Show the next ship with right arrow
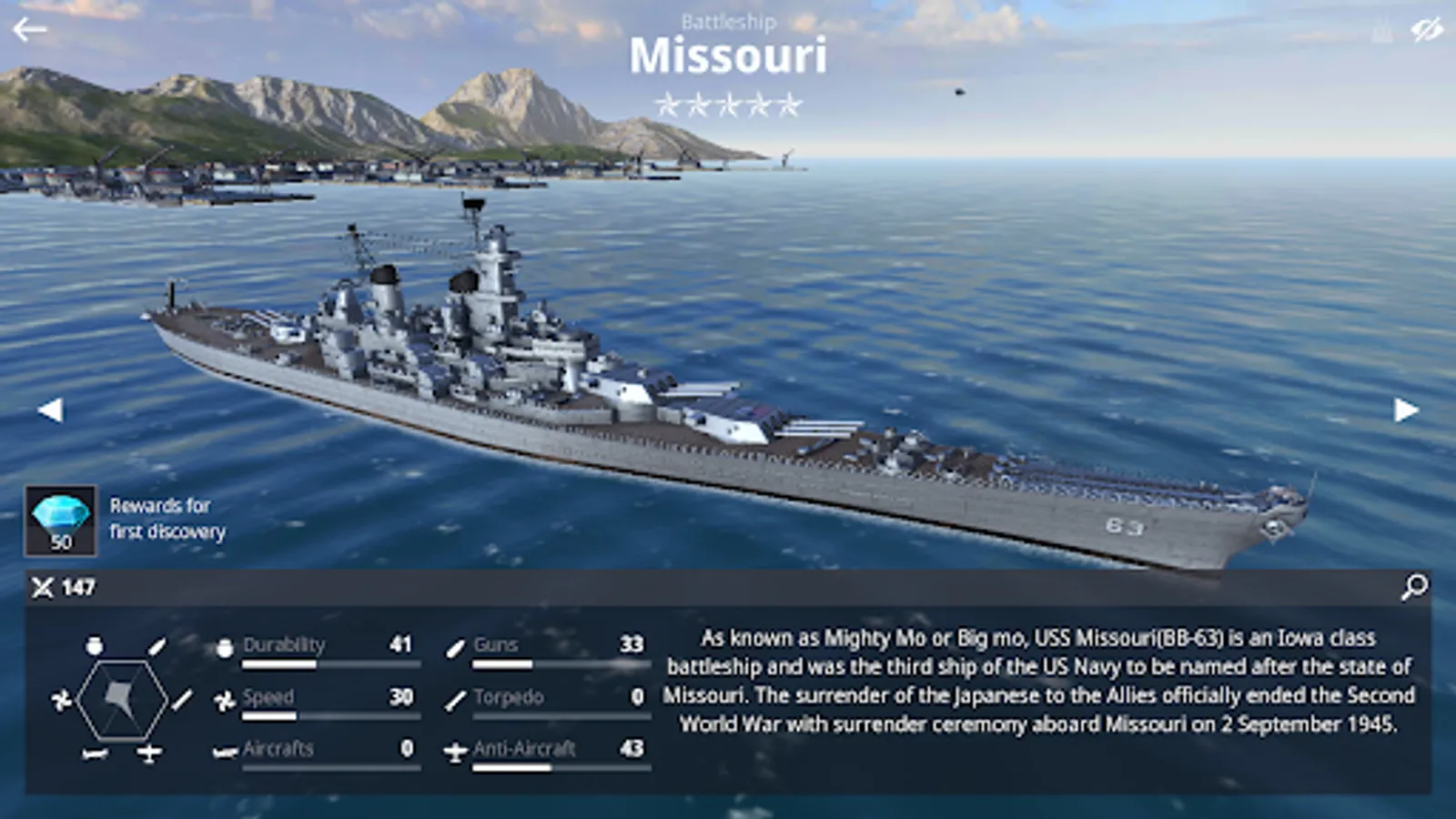This screenshot has width=1456, height=819. 1406,410
